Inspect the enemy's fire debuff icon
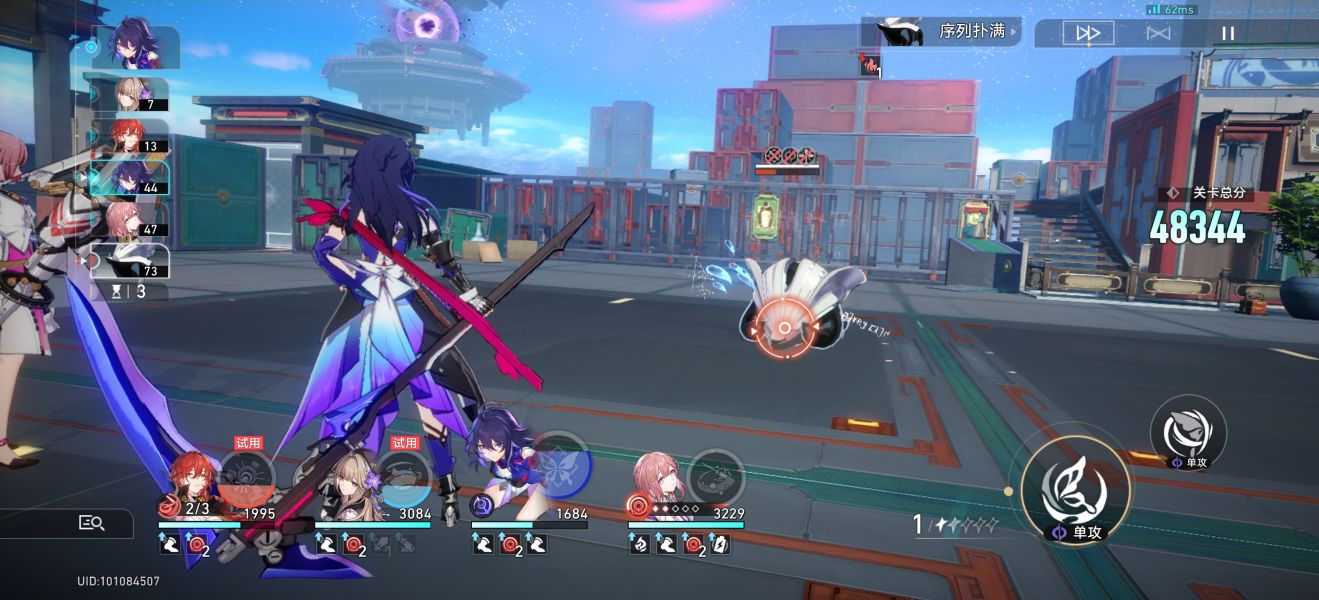The height and width of the screenshot is (600, 1319). (x=870, y=66)
